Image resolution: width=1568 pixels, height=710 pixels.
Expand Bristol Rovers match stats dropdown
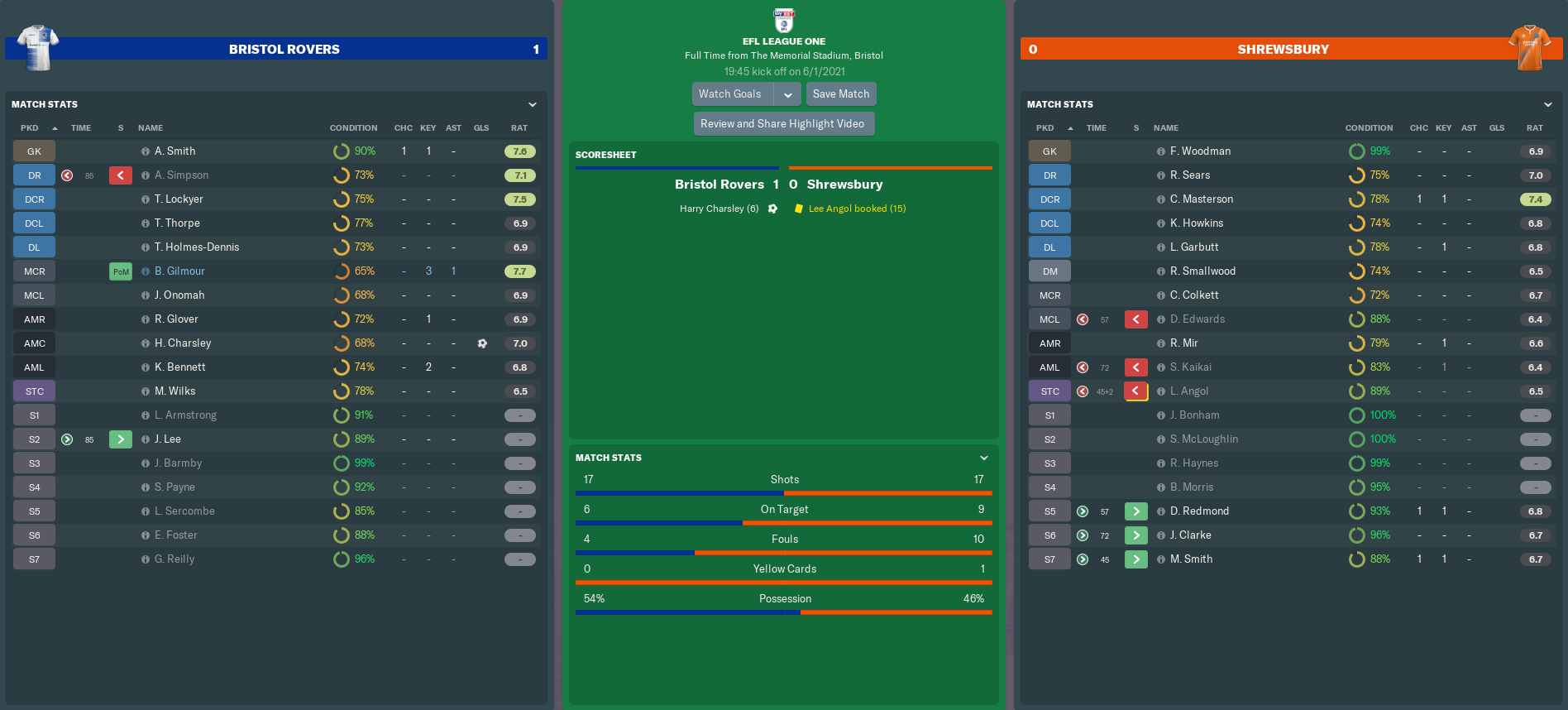pyautogui.click(x=533, y=105)
